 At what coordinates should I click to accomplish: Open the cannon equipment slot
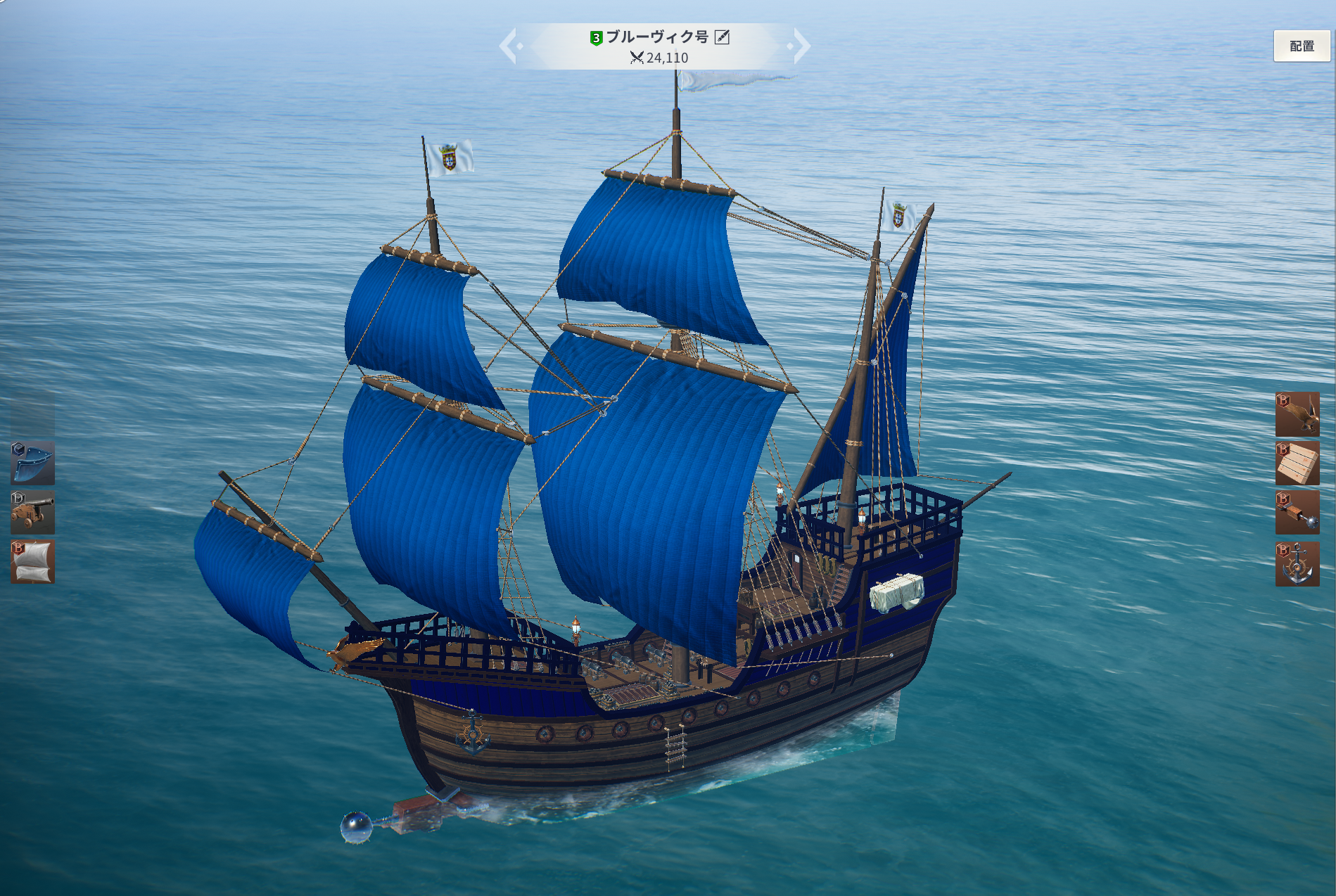(x=33, y=513)
